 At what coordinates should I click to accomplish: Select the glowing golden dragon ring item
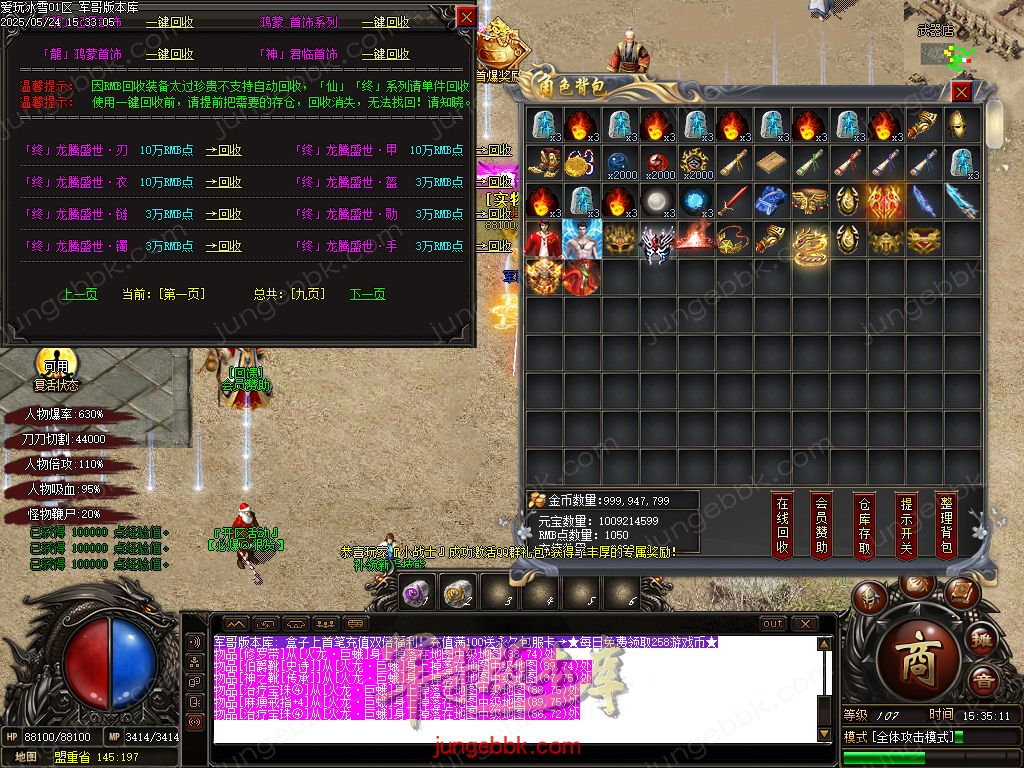[x=810, y=241]
